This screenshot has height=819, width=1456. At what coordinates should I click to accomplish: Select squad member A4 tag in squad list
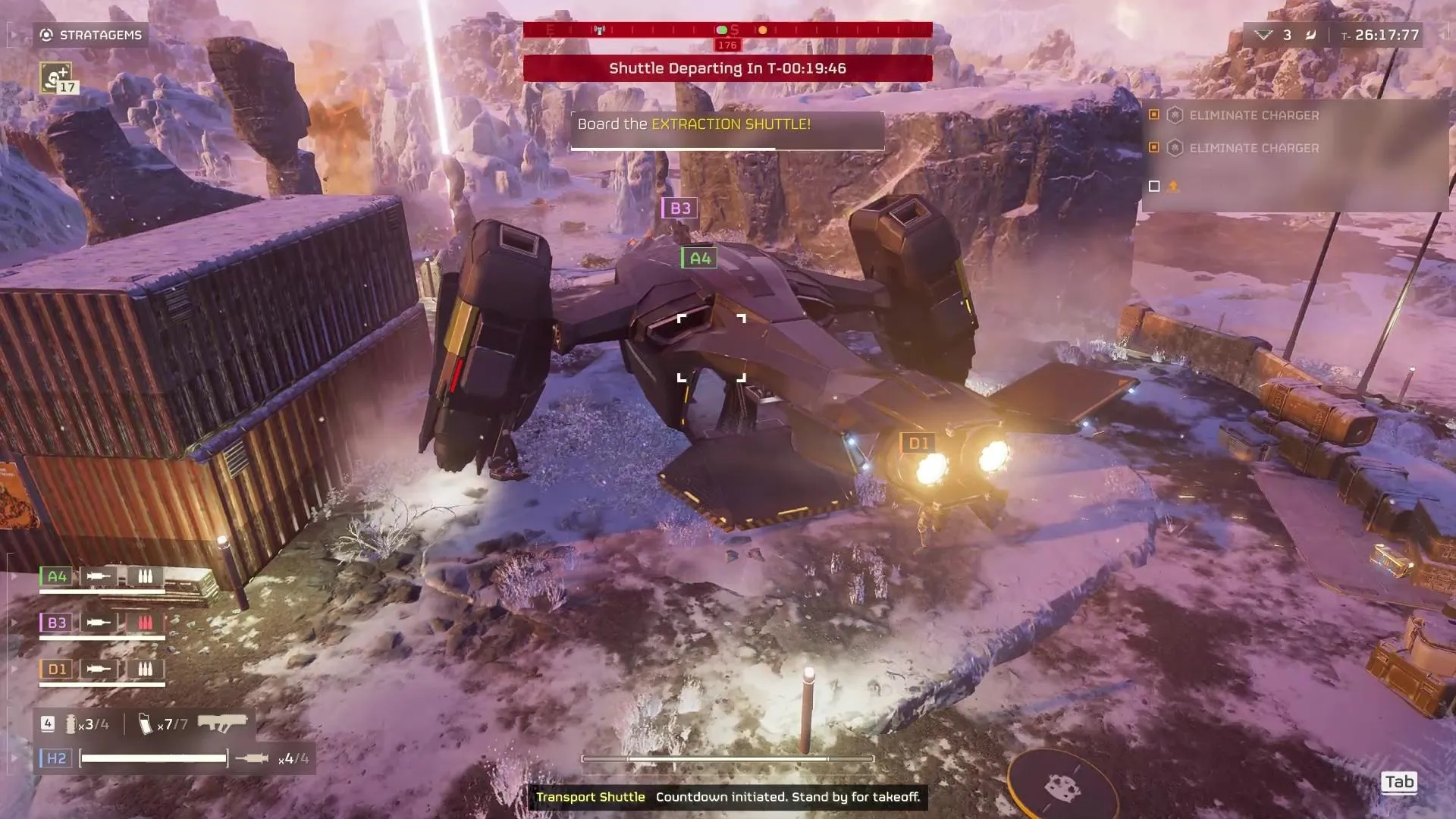tap(57, 576)
